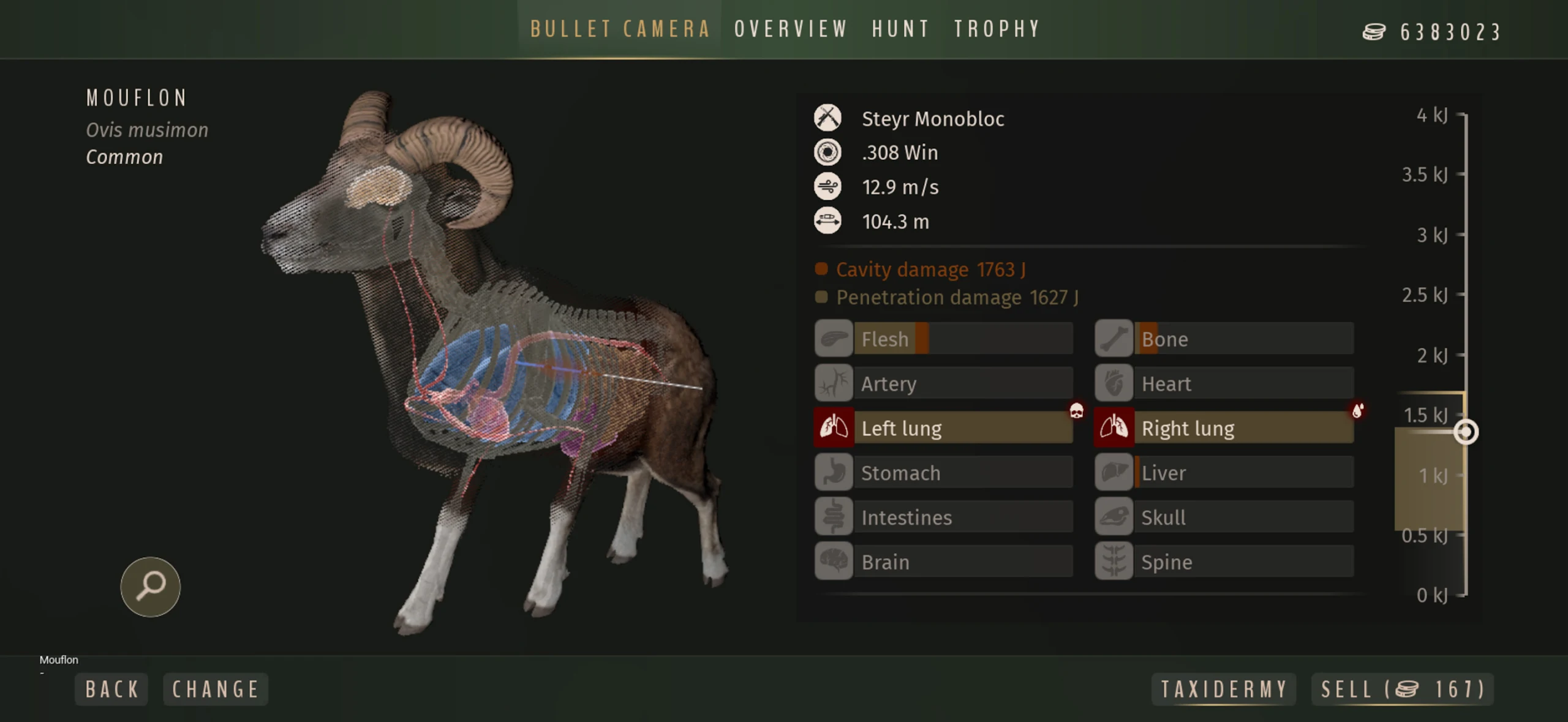Select the Heart organ row
The height and width of the screenshot is (722, 1568).
pos(1224,383)
